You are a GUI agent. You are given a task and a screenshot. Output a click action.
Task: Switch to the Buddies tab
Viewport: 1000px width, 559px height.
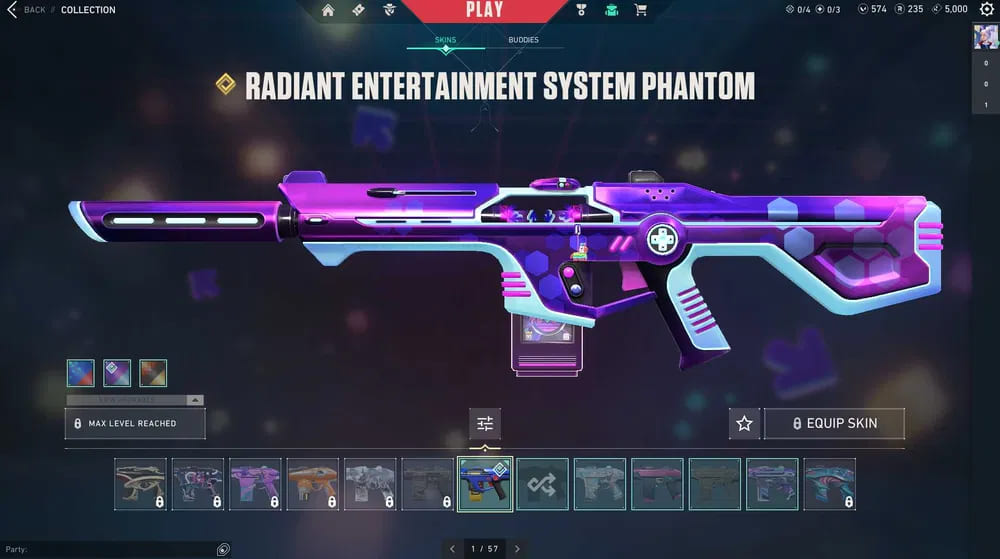point(522,40)
